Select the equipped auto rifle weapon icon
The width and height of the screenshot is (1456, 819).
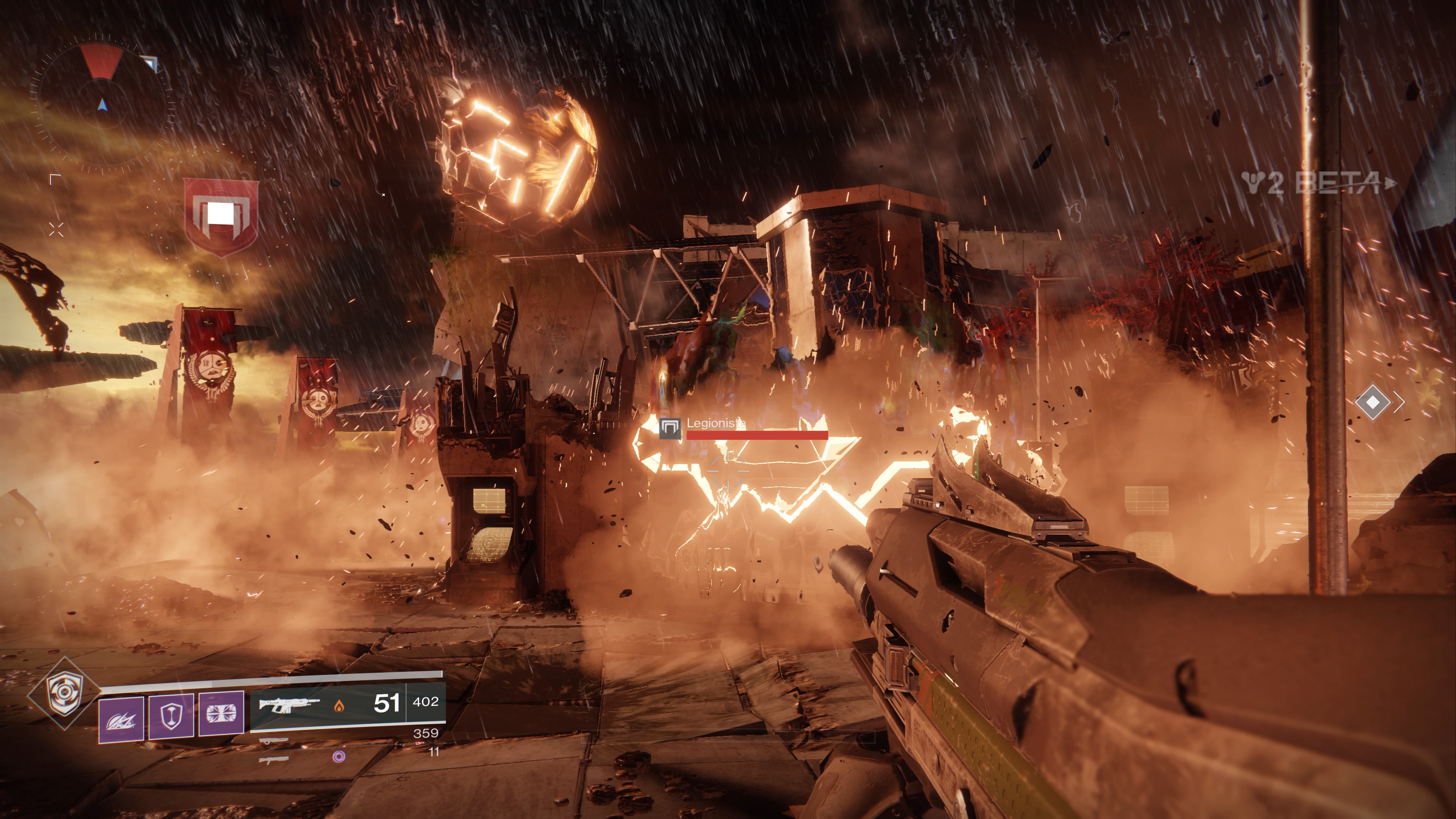point(289,705)
